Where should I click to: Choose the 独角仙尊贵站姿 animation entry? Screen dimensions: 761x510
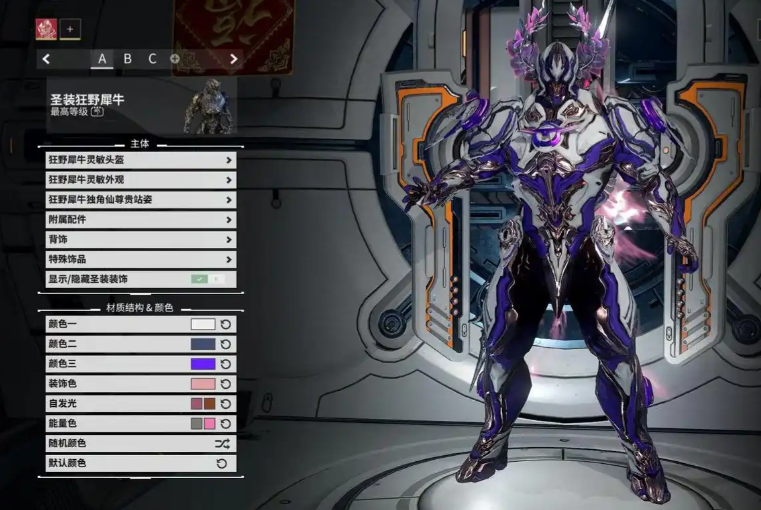point(140,200)
